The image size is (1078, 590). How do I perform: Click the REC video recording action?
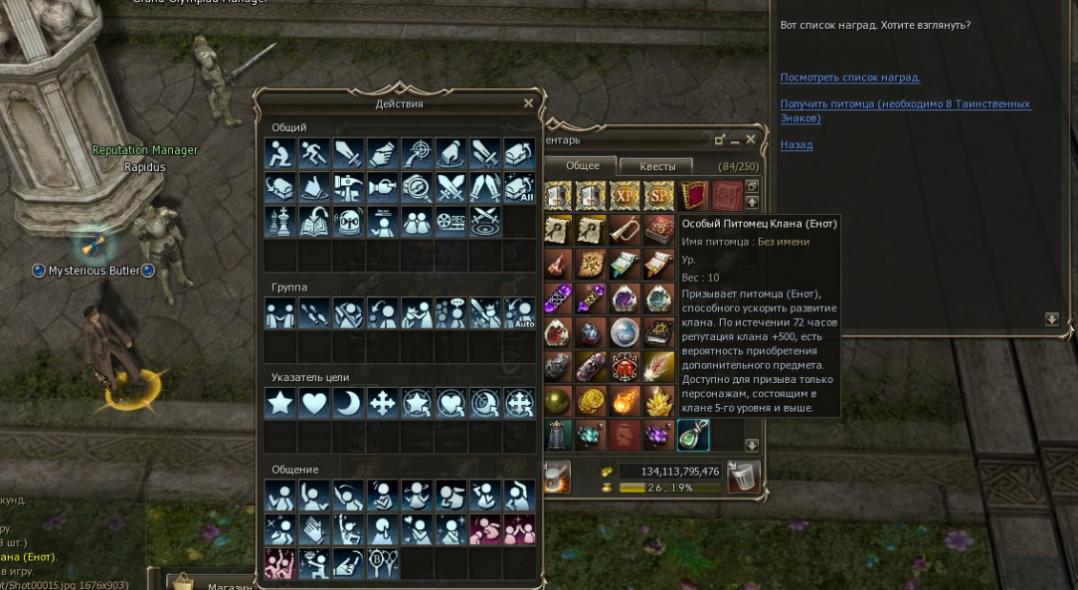tap(451, 221)
